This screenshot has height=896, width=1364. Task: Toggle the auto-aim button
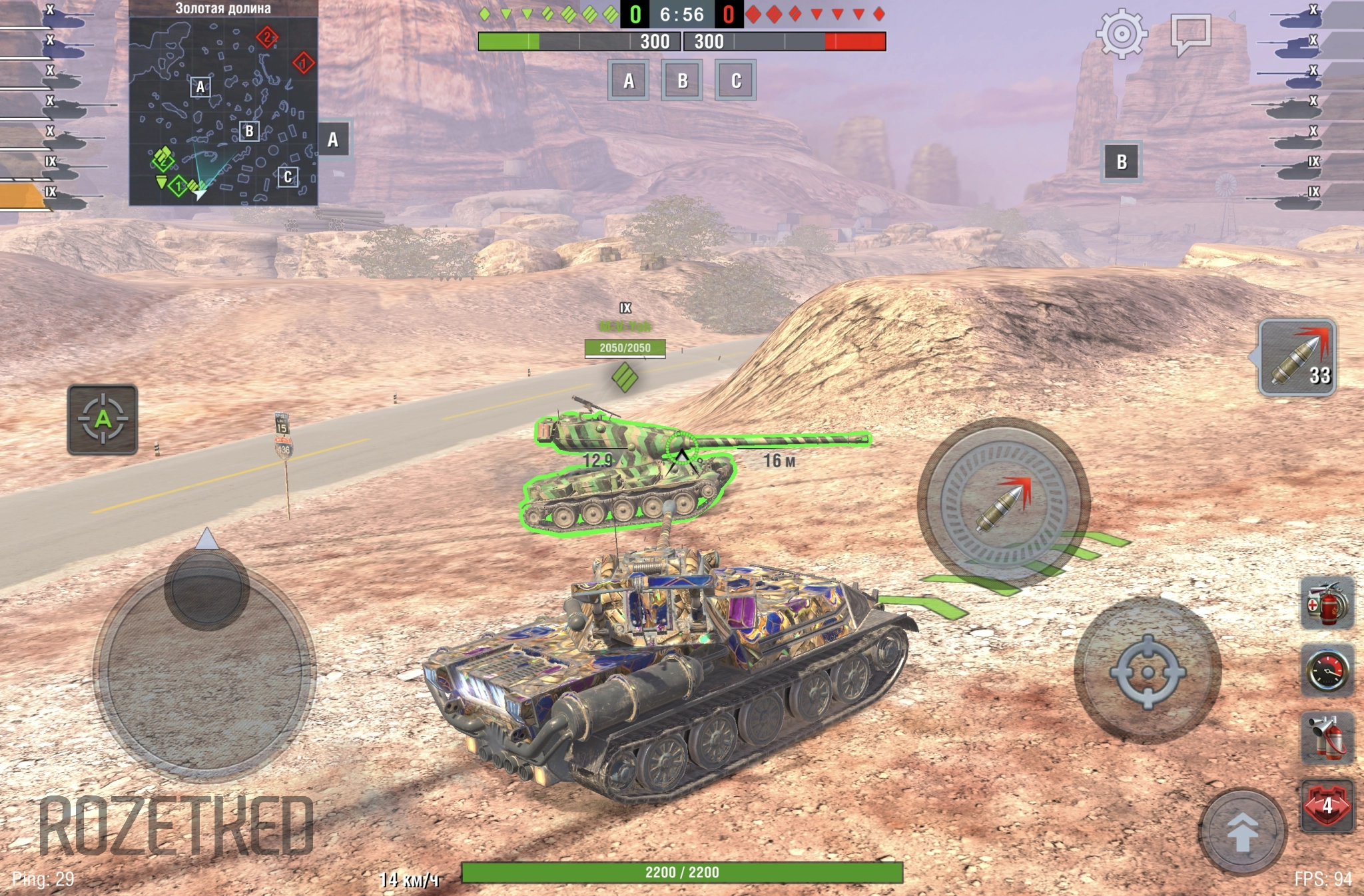pos(103,419)
